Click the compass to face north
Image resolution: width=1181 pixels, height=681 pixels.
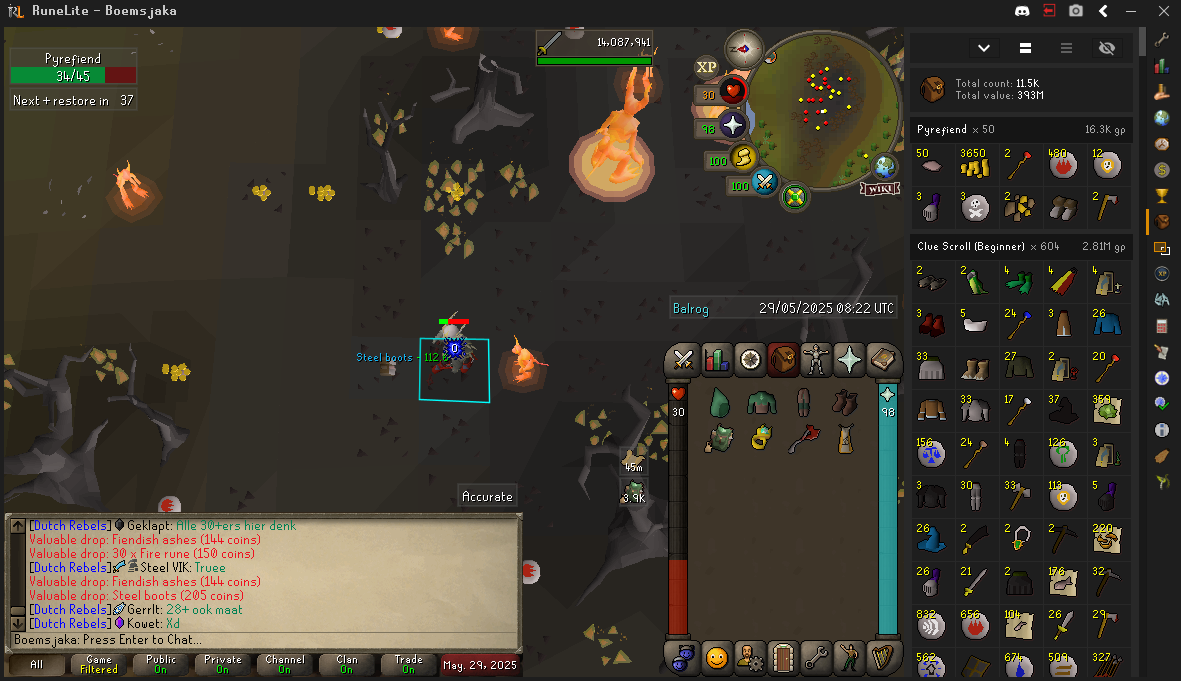pos(744,48)
